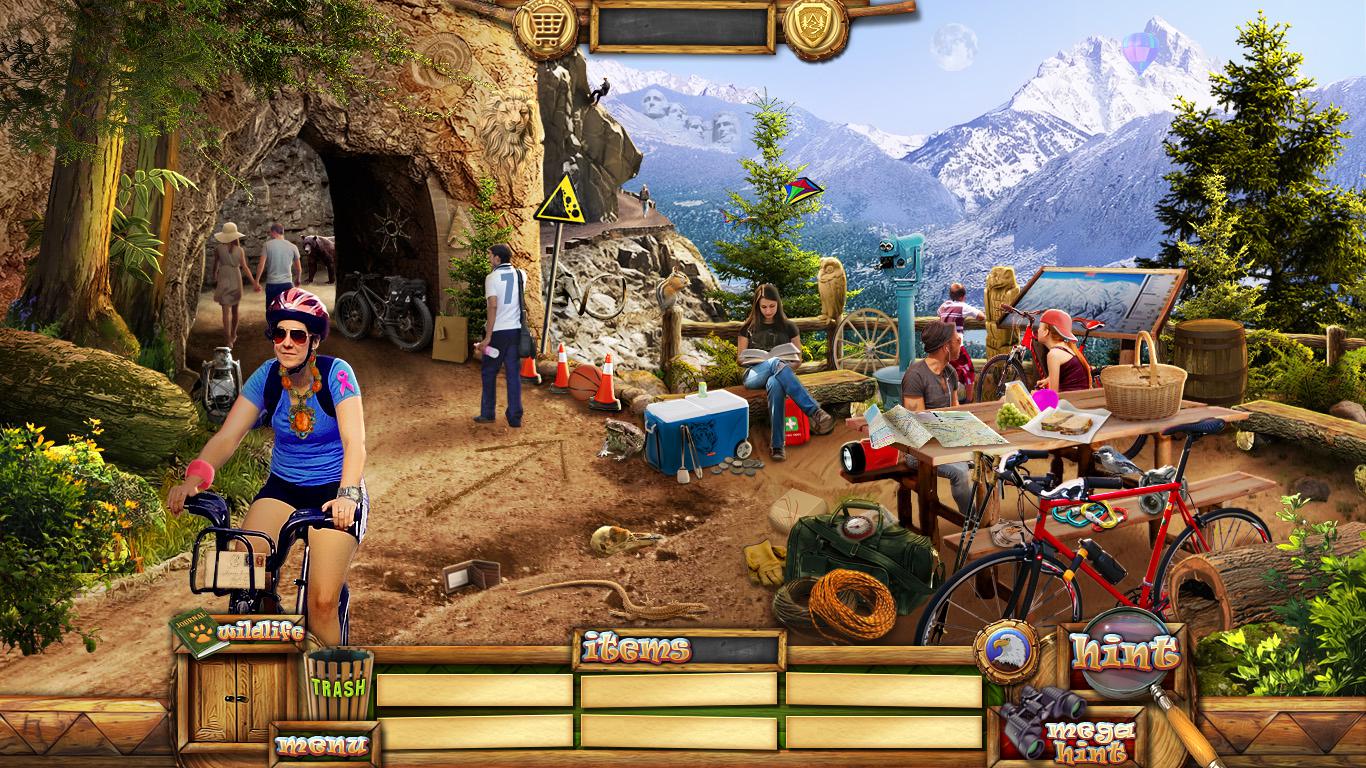The width and height of the screenshot is (1366, 768).
Task: Open the game menu
Action: (x=322, y=745)
